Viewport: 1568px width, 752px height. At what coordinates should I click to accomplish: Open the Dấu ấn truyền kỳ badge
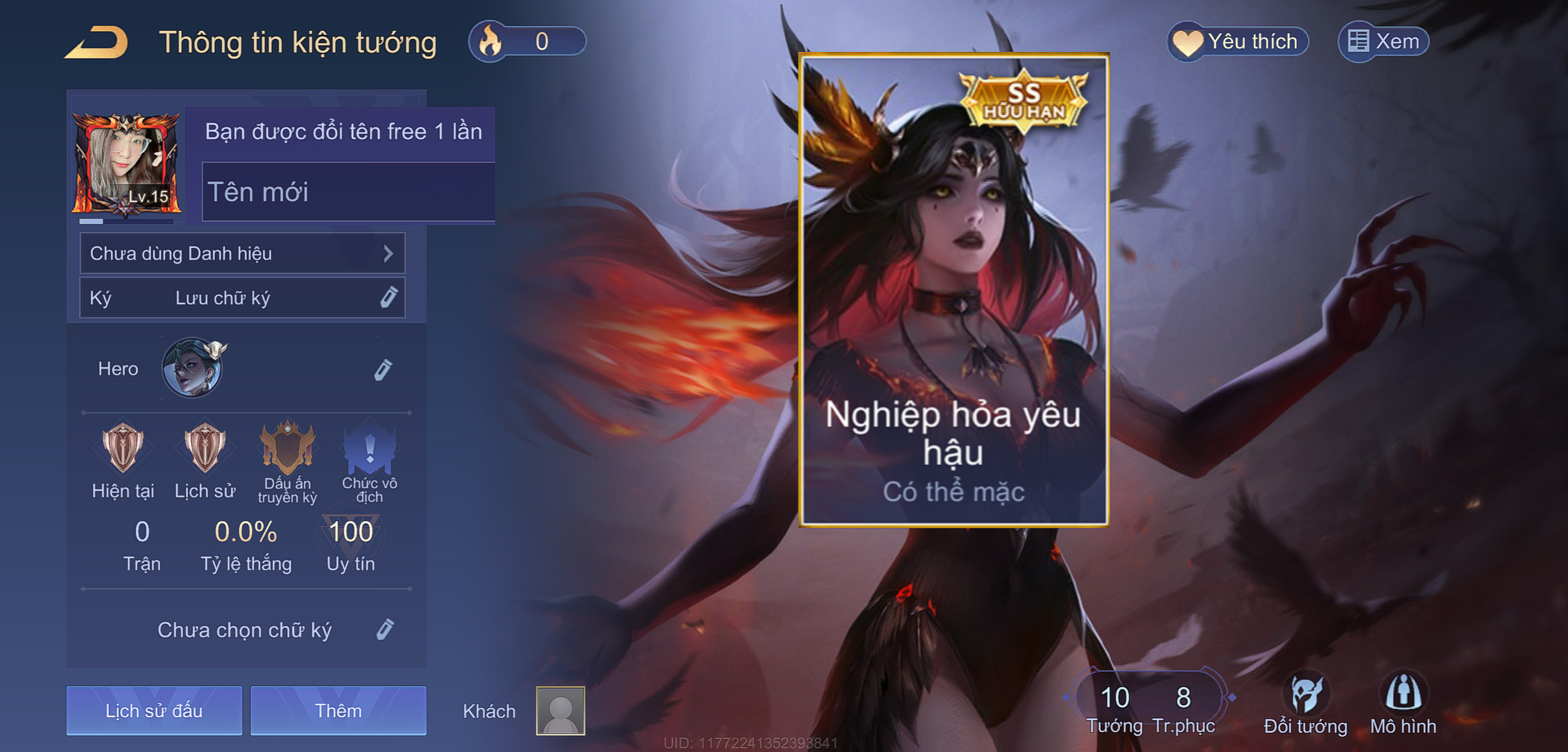[287, 448]
